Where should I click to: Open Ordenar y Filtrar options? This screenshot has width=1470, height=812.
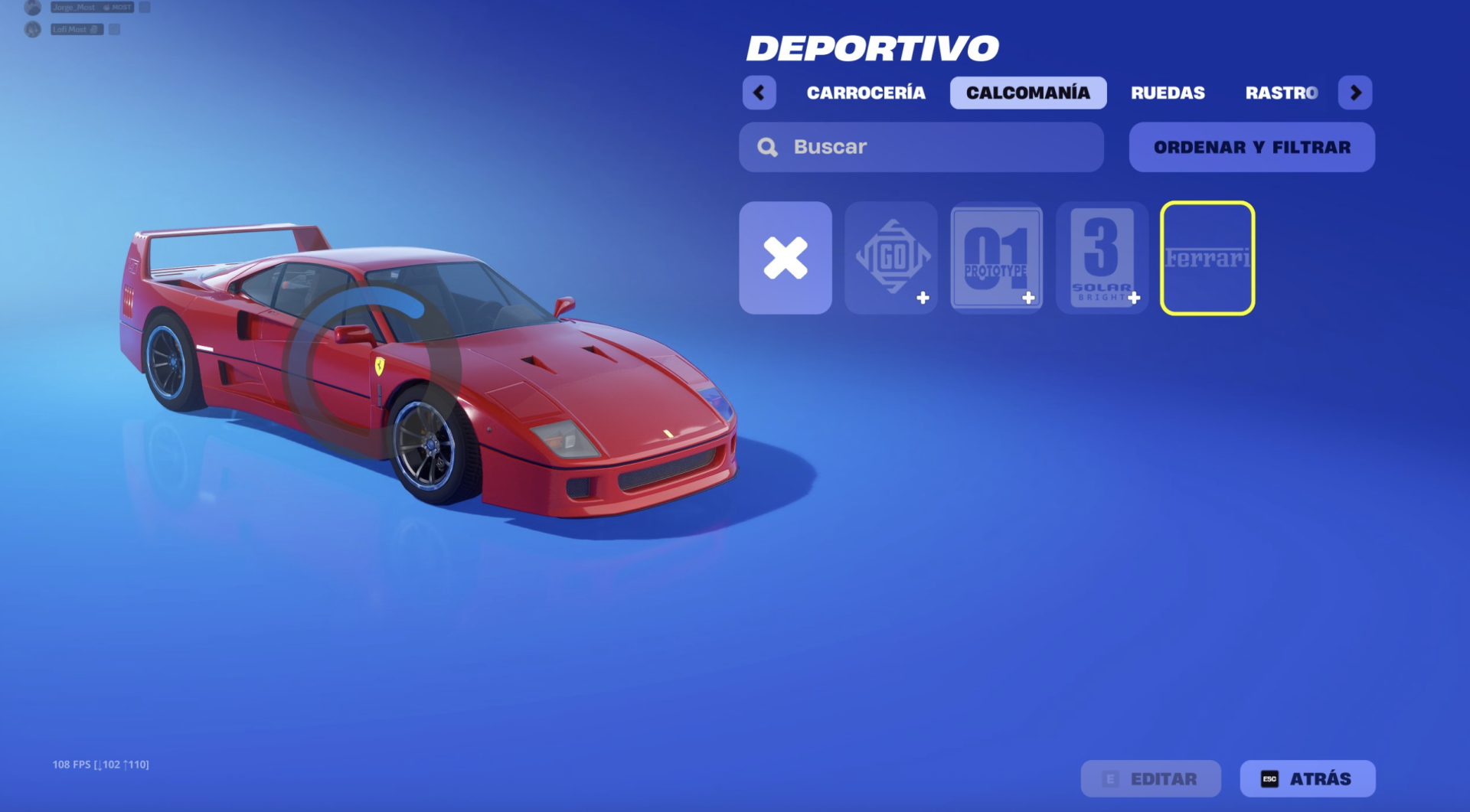pyautogui.click(x=1251, y=146)
